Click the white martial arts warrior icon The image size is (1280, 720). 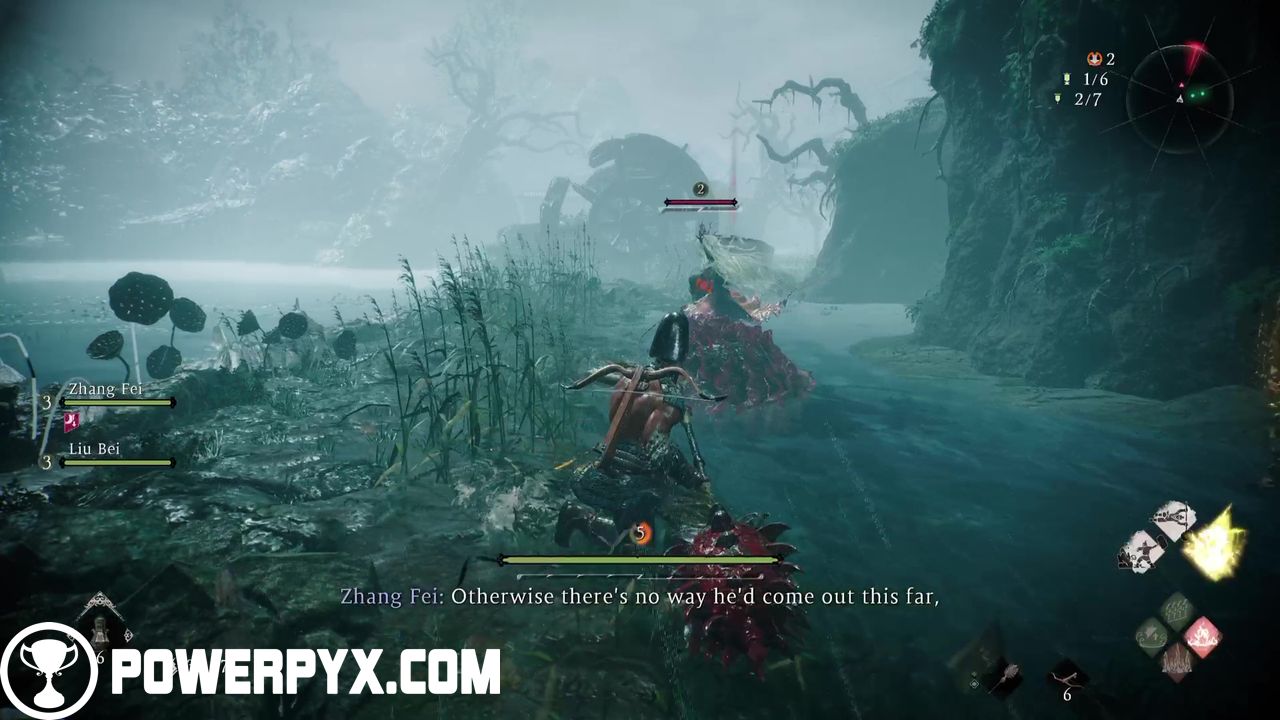(1144, 550)
